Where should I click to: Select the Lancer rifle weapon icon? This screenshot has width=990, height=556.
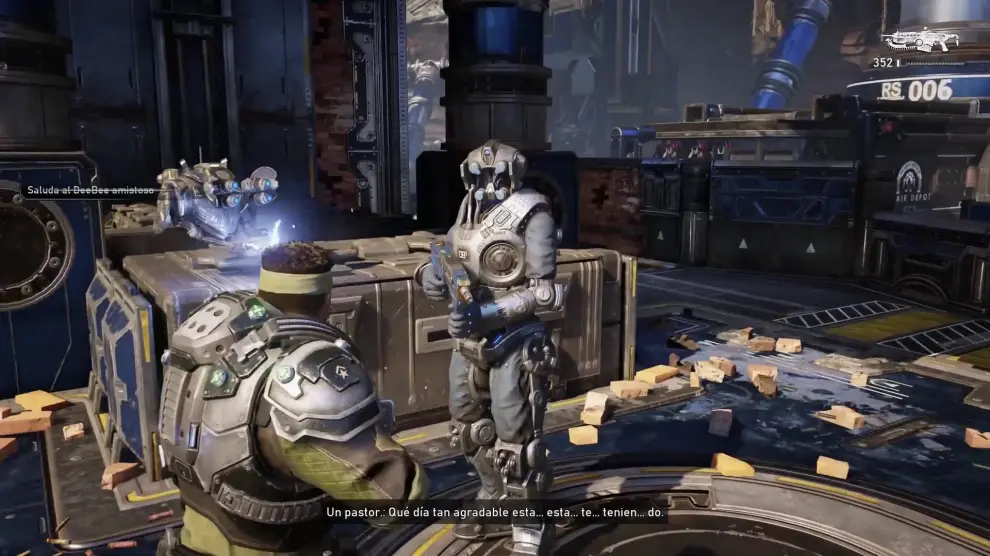(919, 39)
